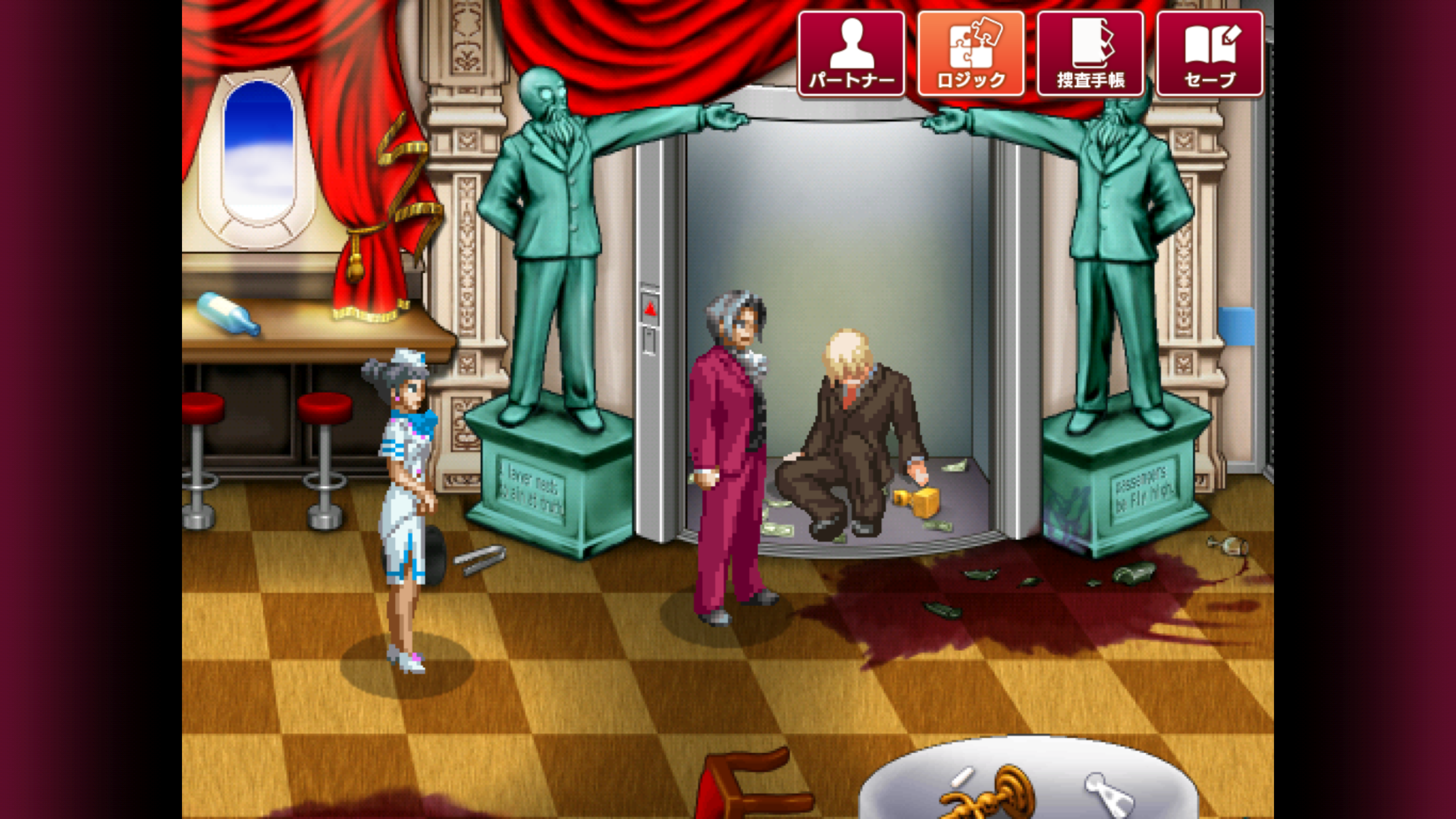Open the 捜査手帳 investigation notebook
The width and height of the screenshot is (1456, 819).
tap(1089, 54)
